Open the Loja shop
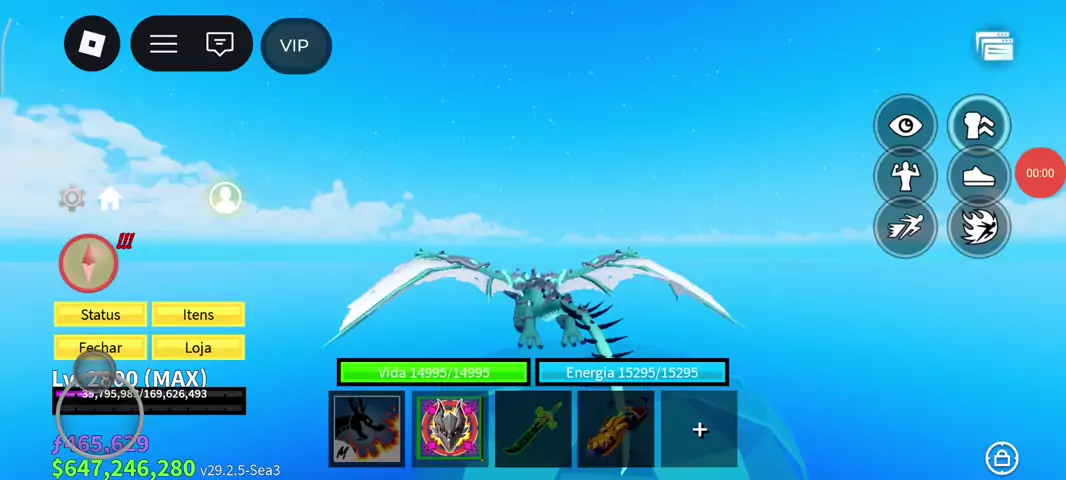 [x=198, y=348]
